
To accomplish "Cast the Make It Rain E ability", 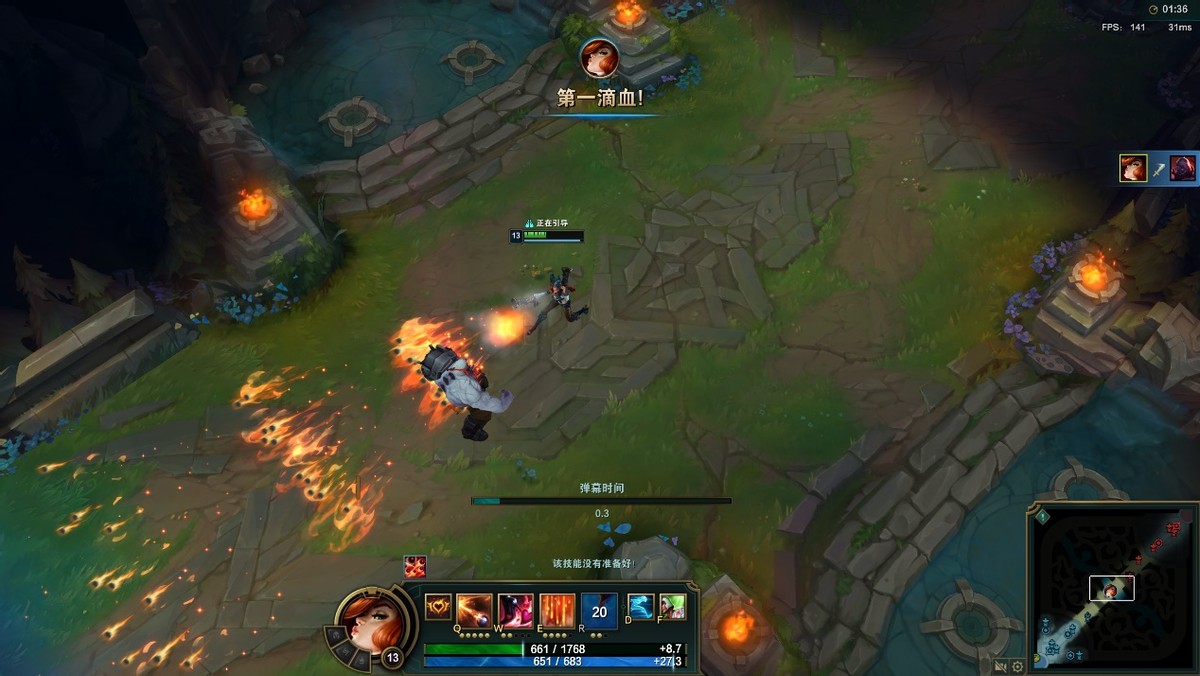I will (x=557, y=609).
